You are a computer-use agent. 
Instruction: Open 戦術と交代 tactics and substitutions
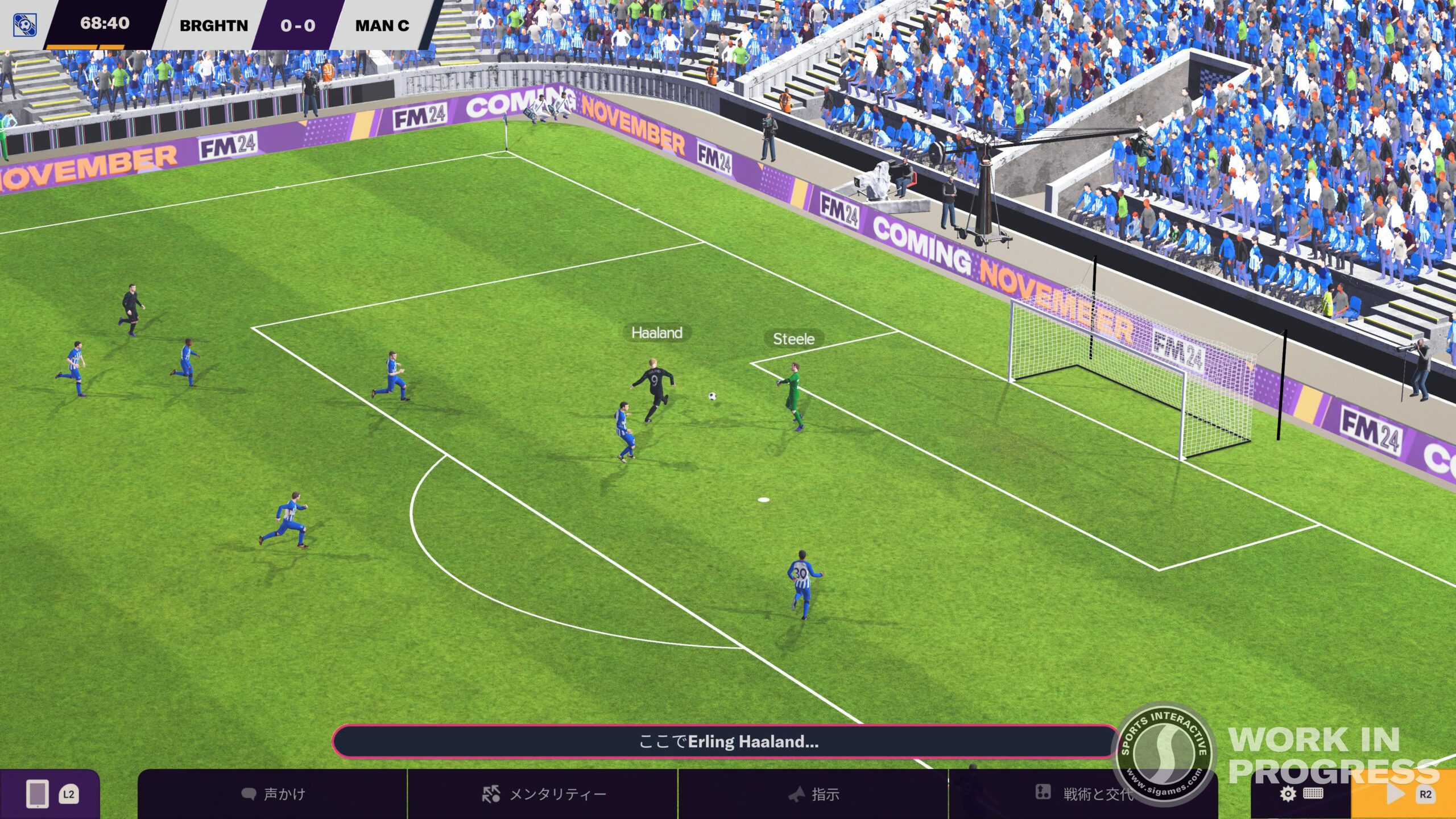pyautogui.click(x=1083, y=794)
